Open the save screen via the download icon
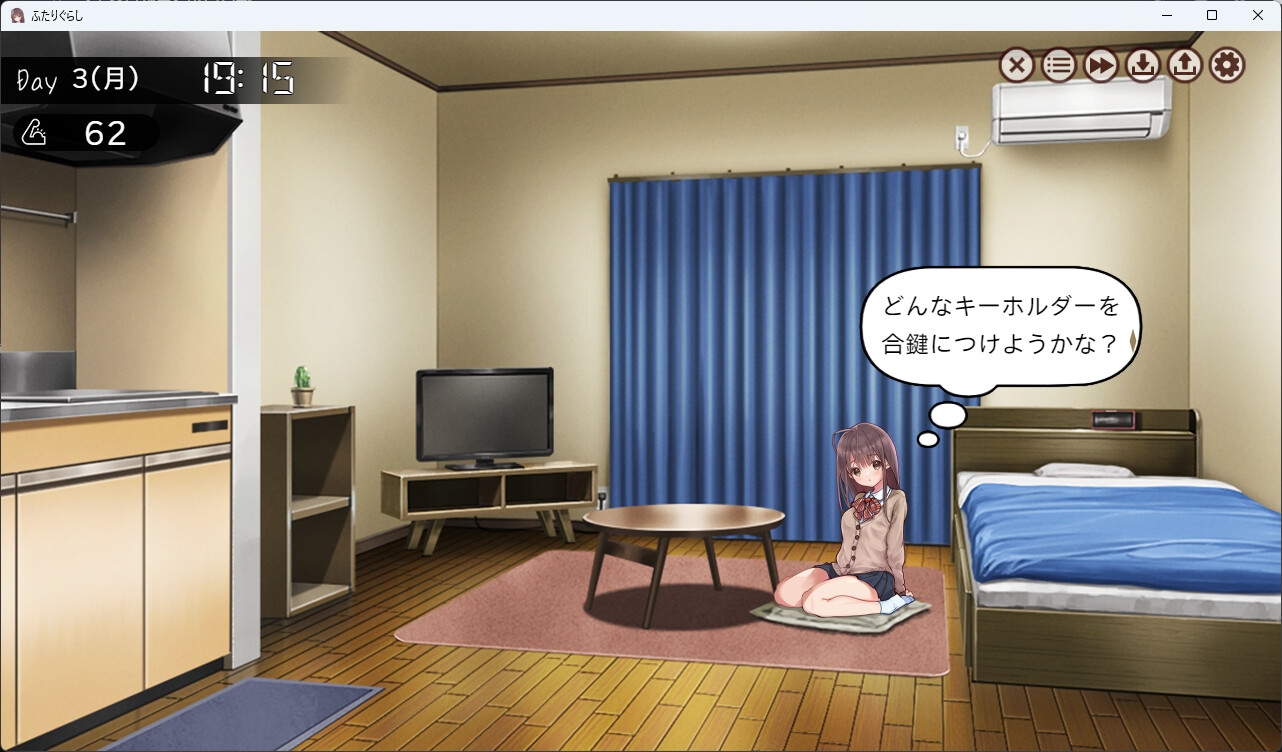Screen dimensions: 1282x752 pyautogui.click(x=1142, y=65)
